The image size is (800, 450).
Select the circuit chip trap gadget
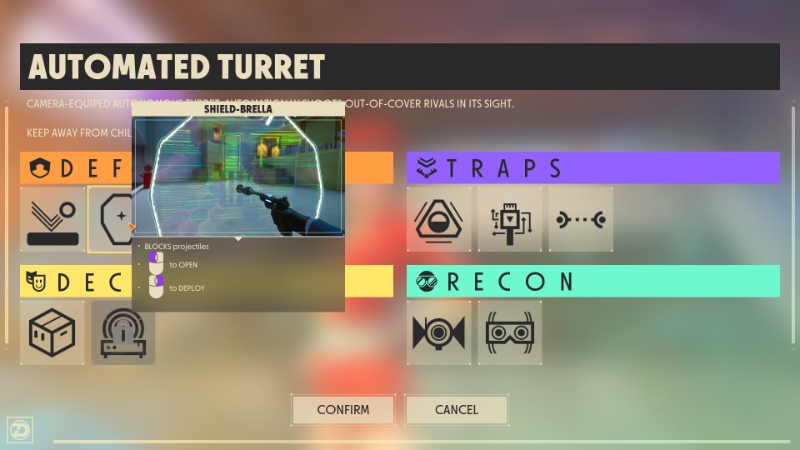(509, 219)
